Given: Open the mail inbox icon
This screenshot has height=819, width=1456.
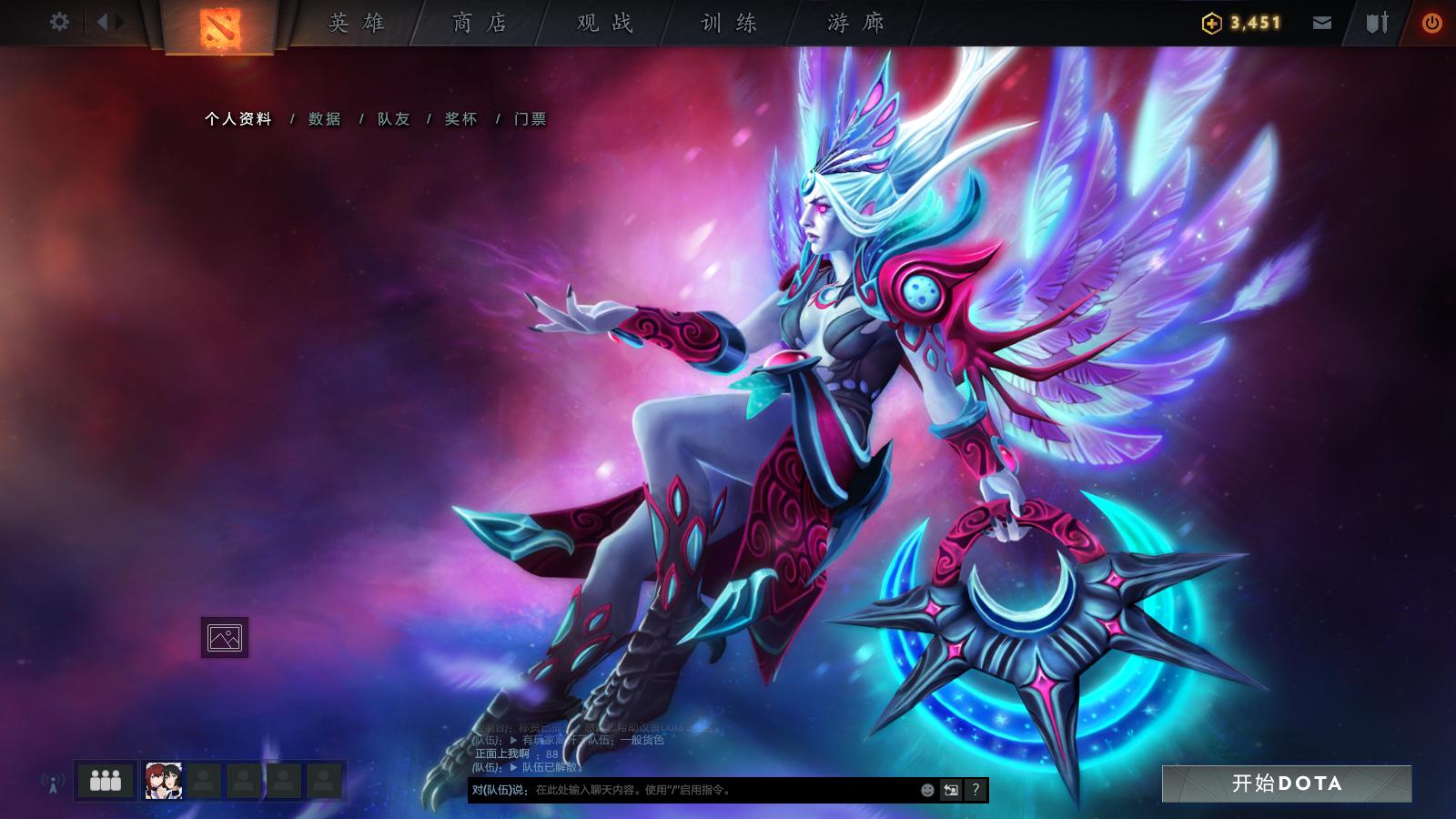Looking at the screenshot, I should (x=1321, y=24).
